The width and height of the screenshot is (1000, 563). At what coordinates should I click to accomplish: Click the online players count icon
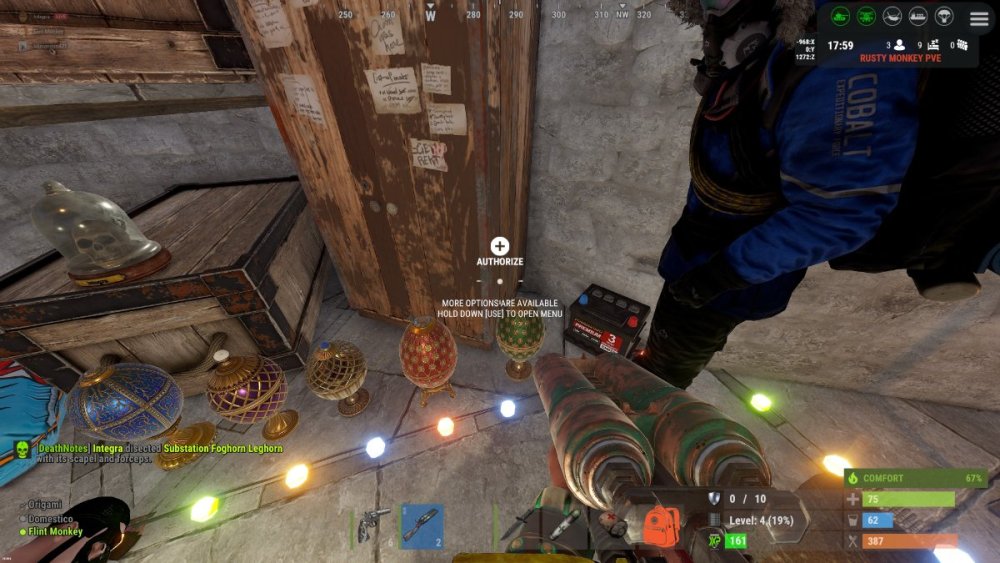click(x=898, y=45)
